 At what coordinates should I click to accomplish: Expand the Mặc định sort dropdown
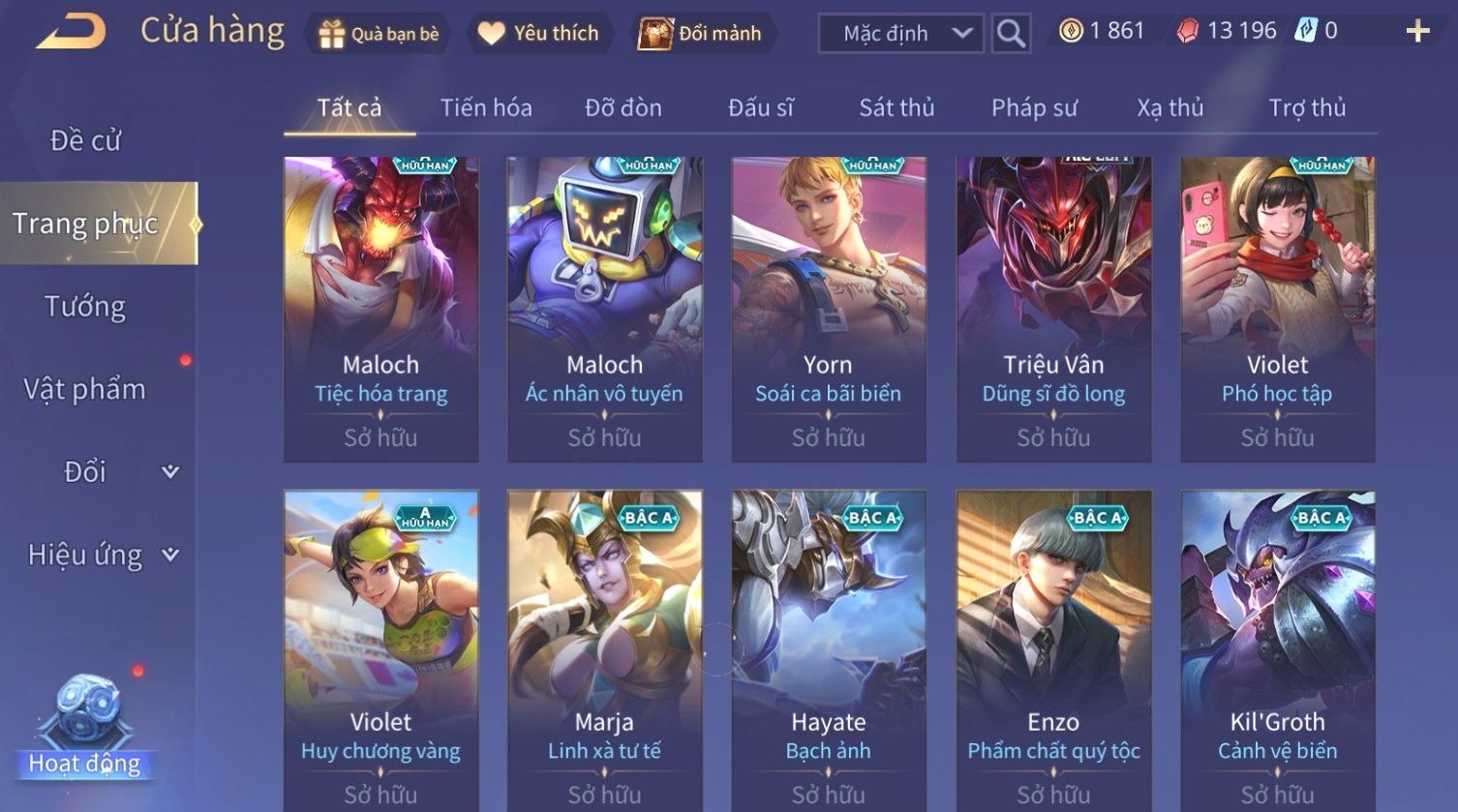pos(900,34)
